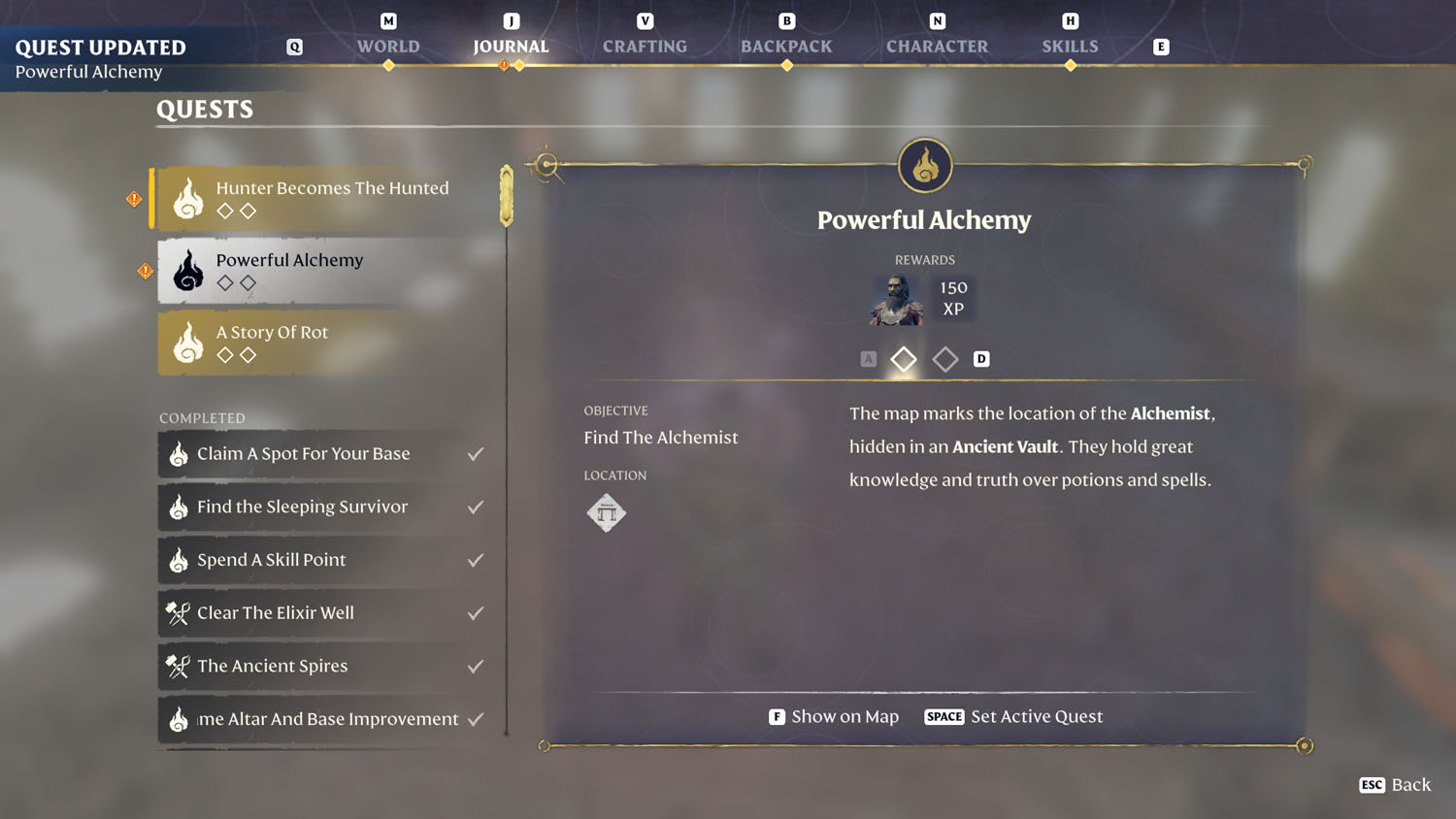This screenshot has width=1456, height=819.
Task: Click the golden flame emblem above Powerful Alchemy
Action: (x=924, y=165)
